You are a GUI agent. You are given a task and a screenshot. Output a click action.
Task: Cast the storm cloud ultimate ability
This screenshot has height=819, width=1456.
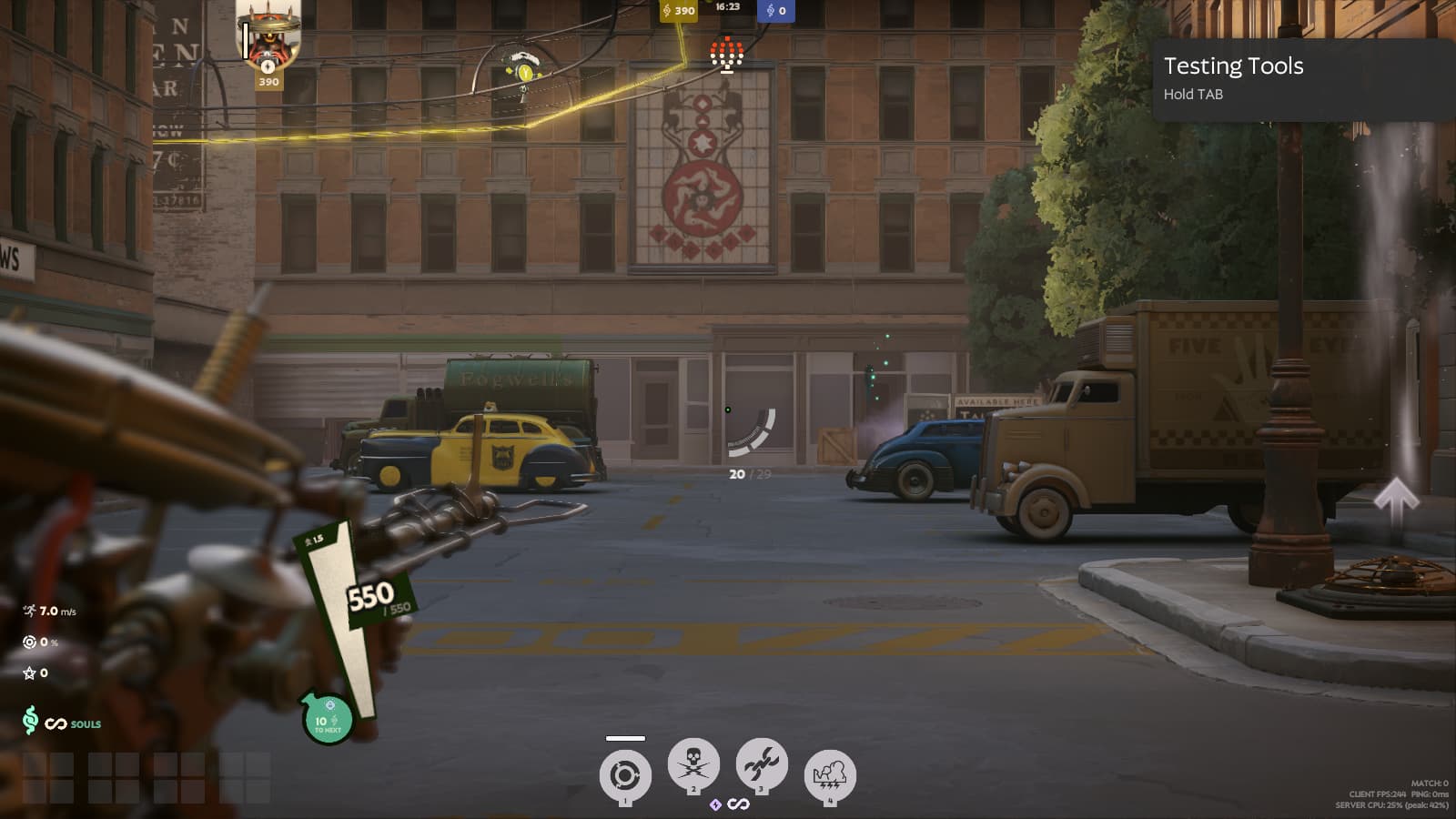829,775
